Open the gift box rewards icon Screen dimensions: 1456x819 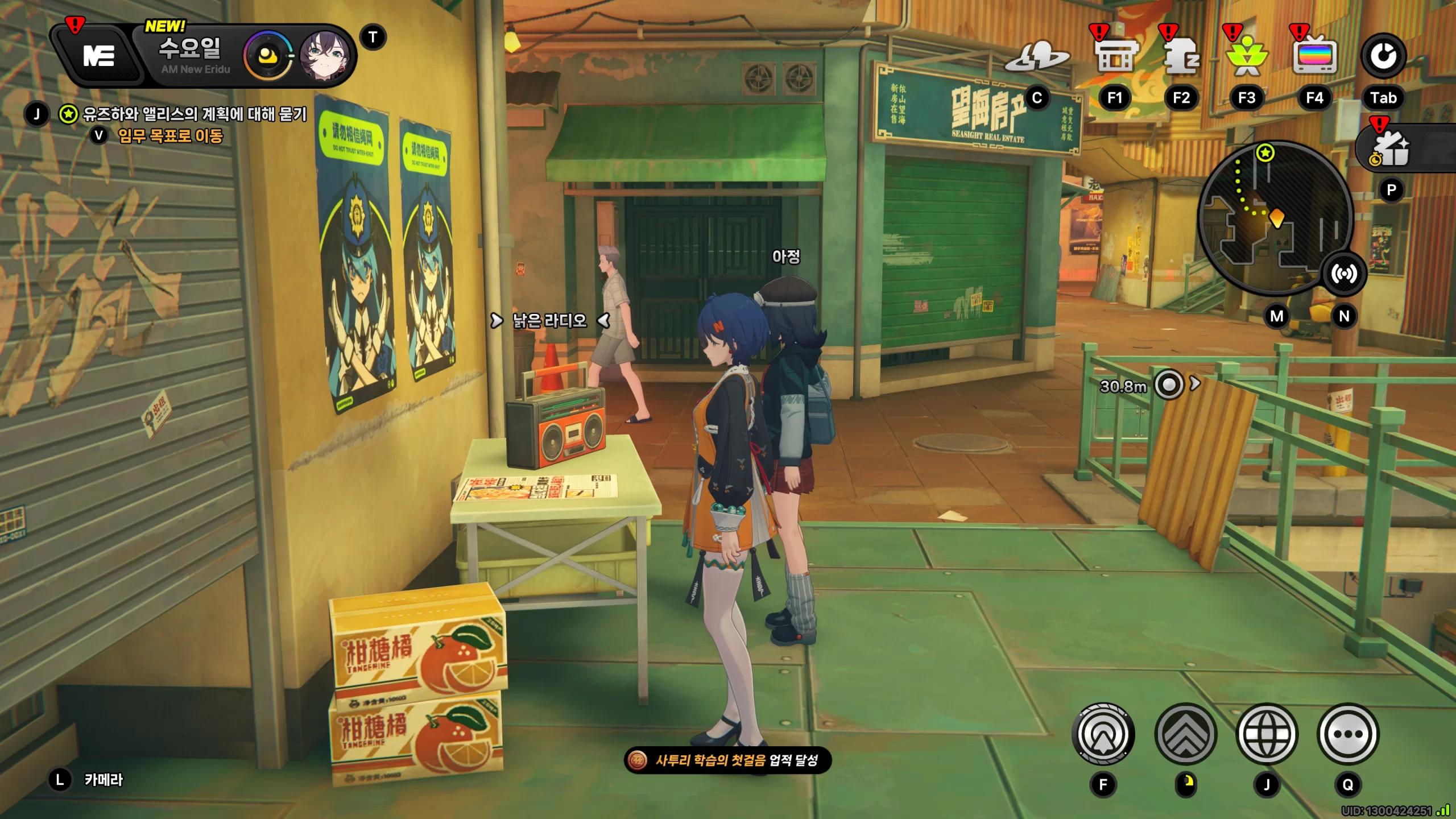coord(1391,149)
